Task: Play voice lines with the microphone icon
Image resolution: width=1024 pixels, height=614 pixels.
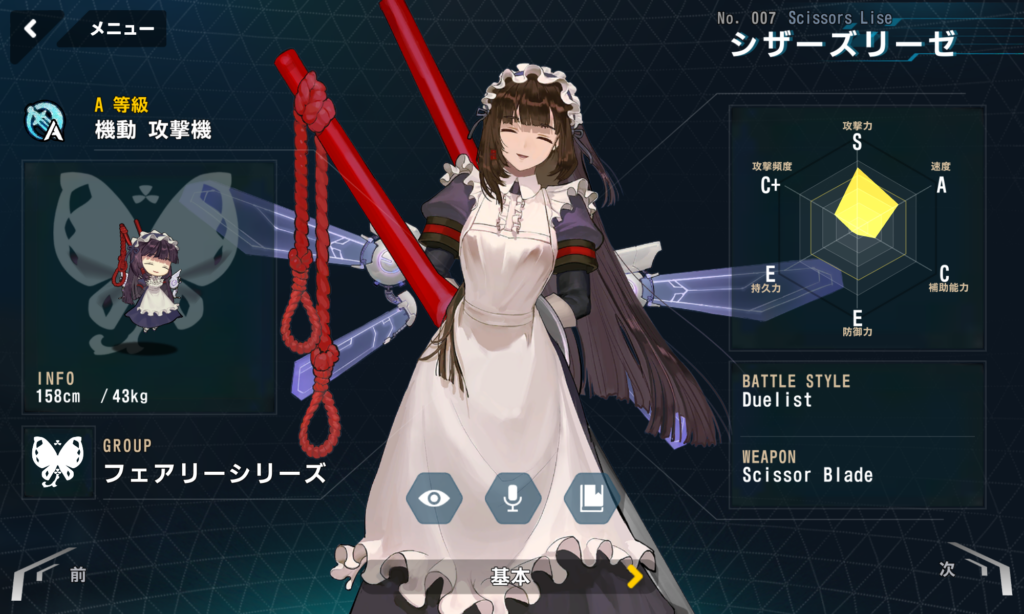Action: 513,497
